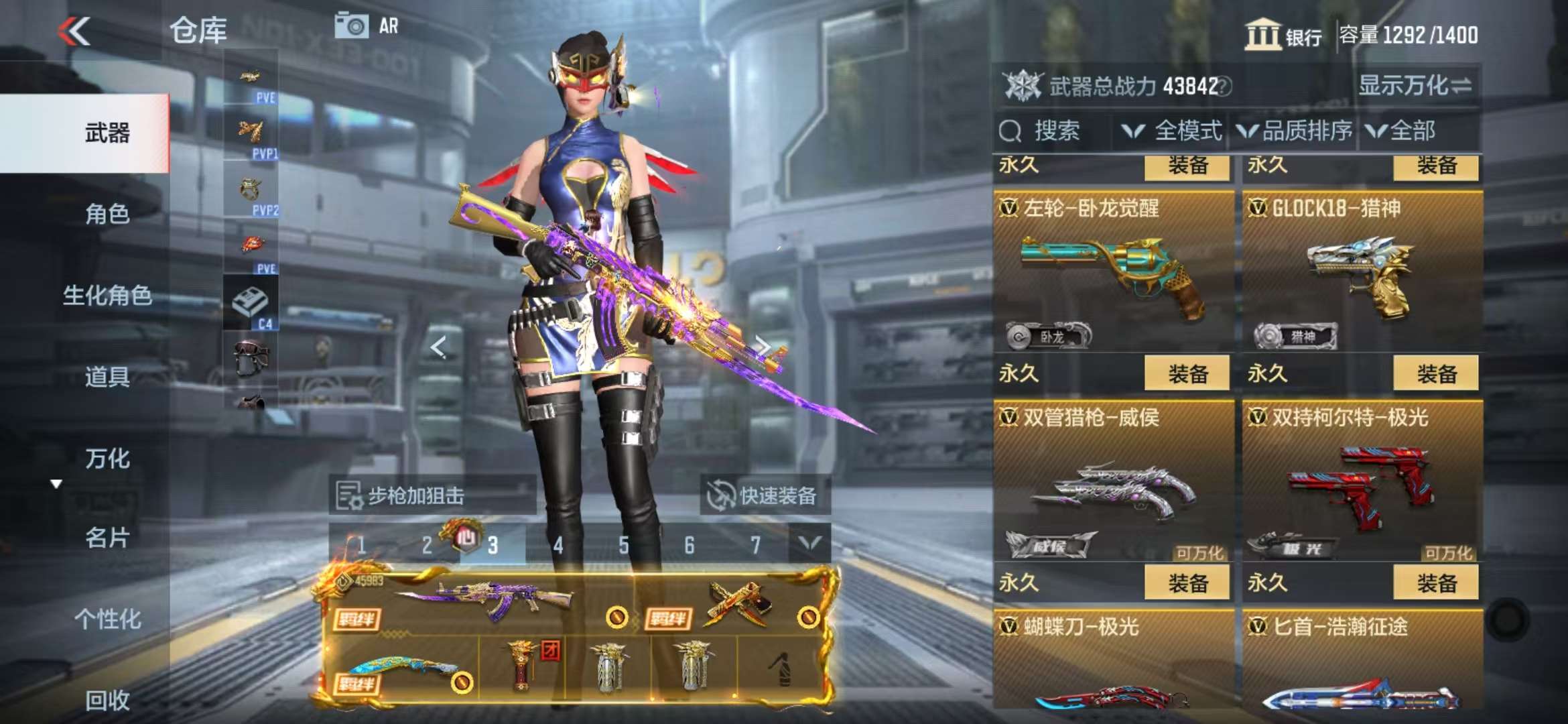Go back using the double arrow button
Screen dimensions: 1568x724
74,31
